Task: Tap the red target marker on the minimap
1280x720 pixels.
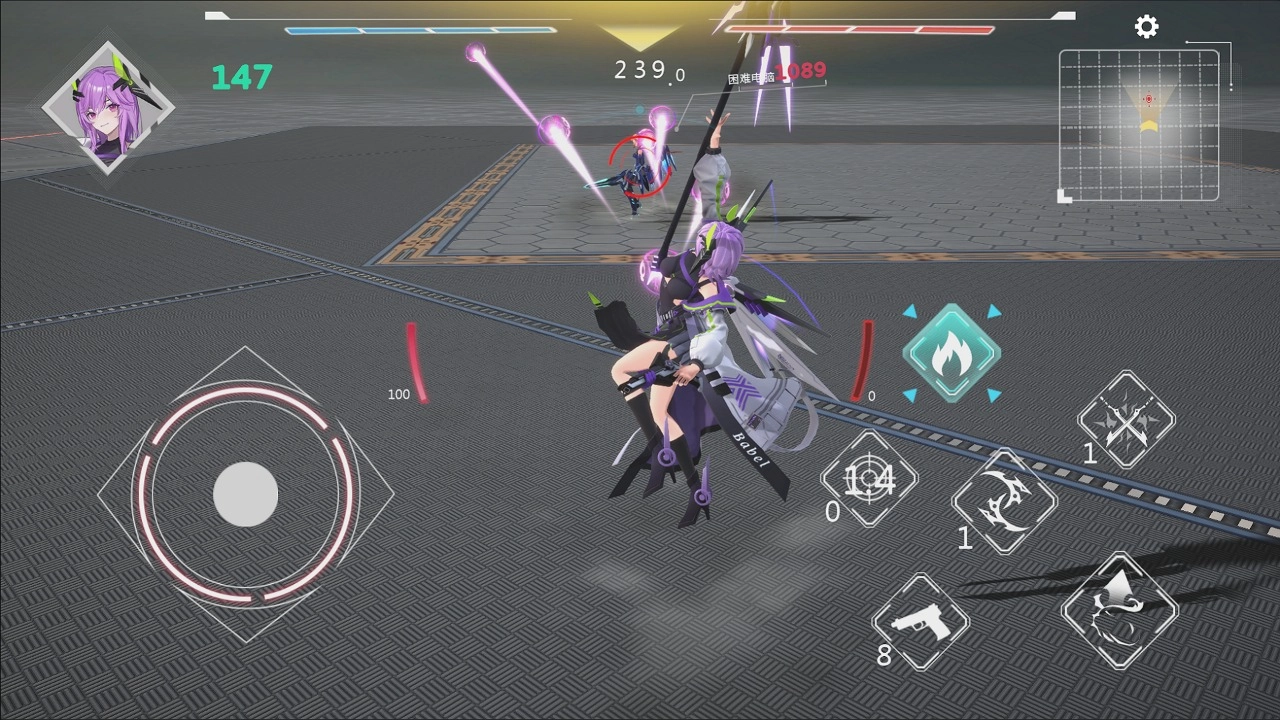Action: (1147, 99)
